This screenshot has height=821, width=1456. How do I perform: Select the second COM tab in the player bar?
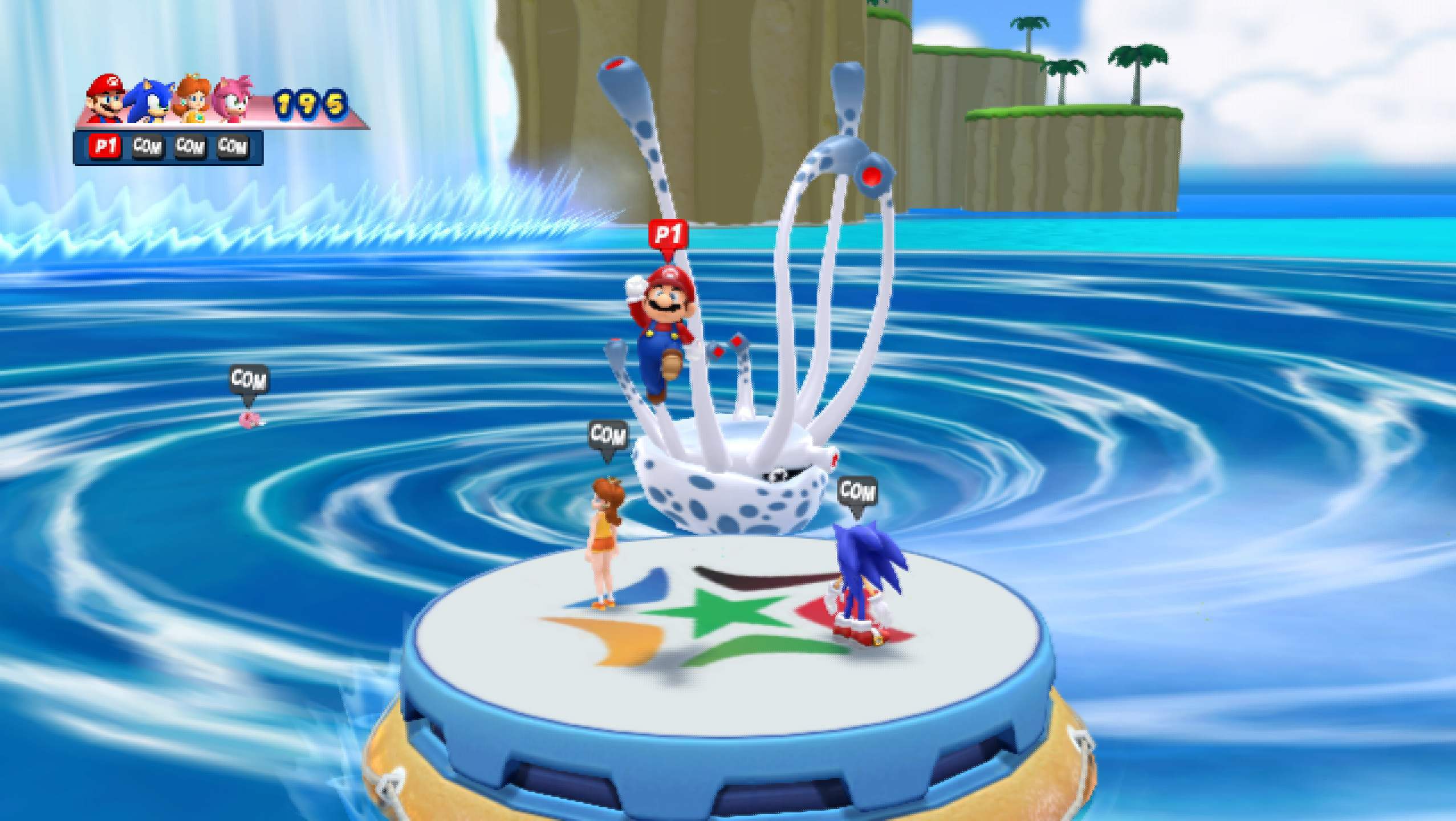(147, 147)
